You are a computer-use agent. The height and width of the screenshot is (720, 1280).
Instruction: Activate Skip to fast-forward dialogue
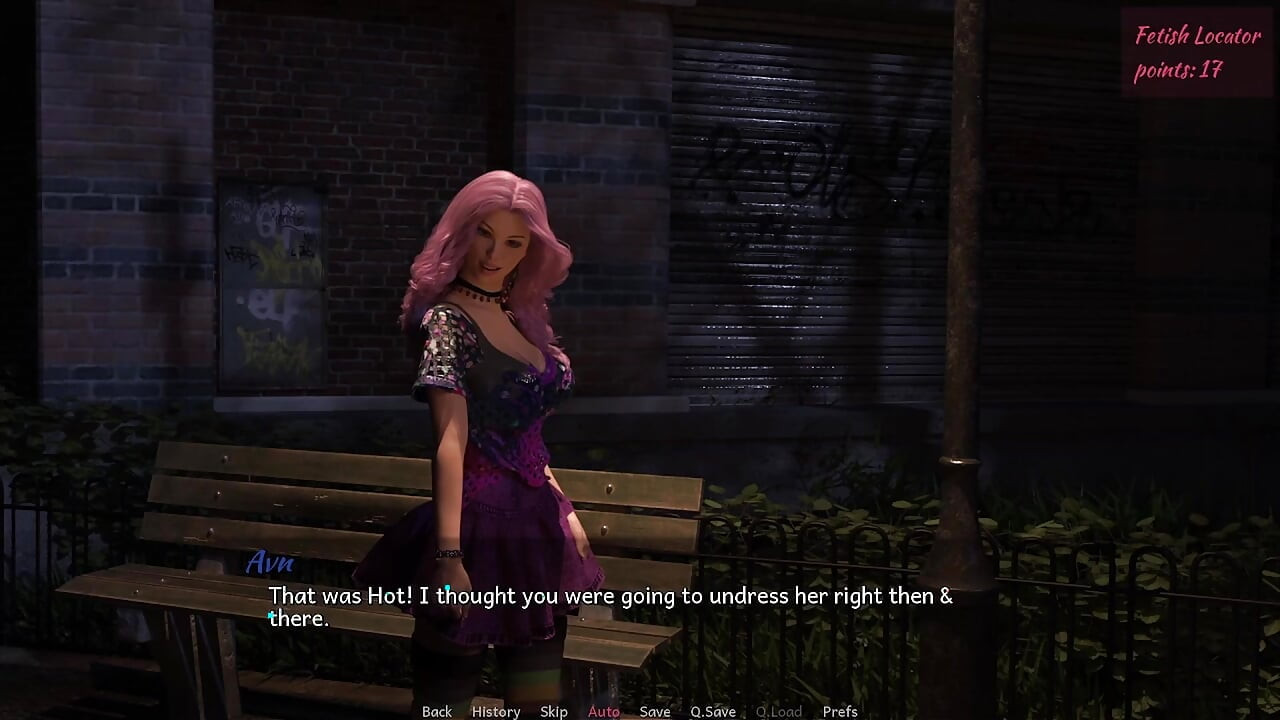(x=554, y=712)
